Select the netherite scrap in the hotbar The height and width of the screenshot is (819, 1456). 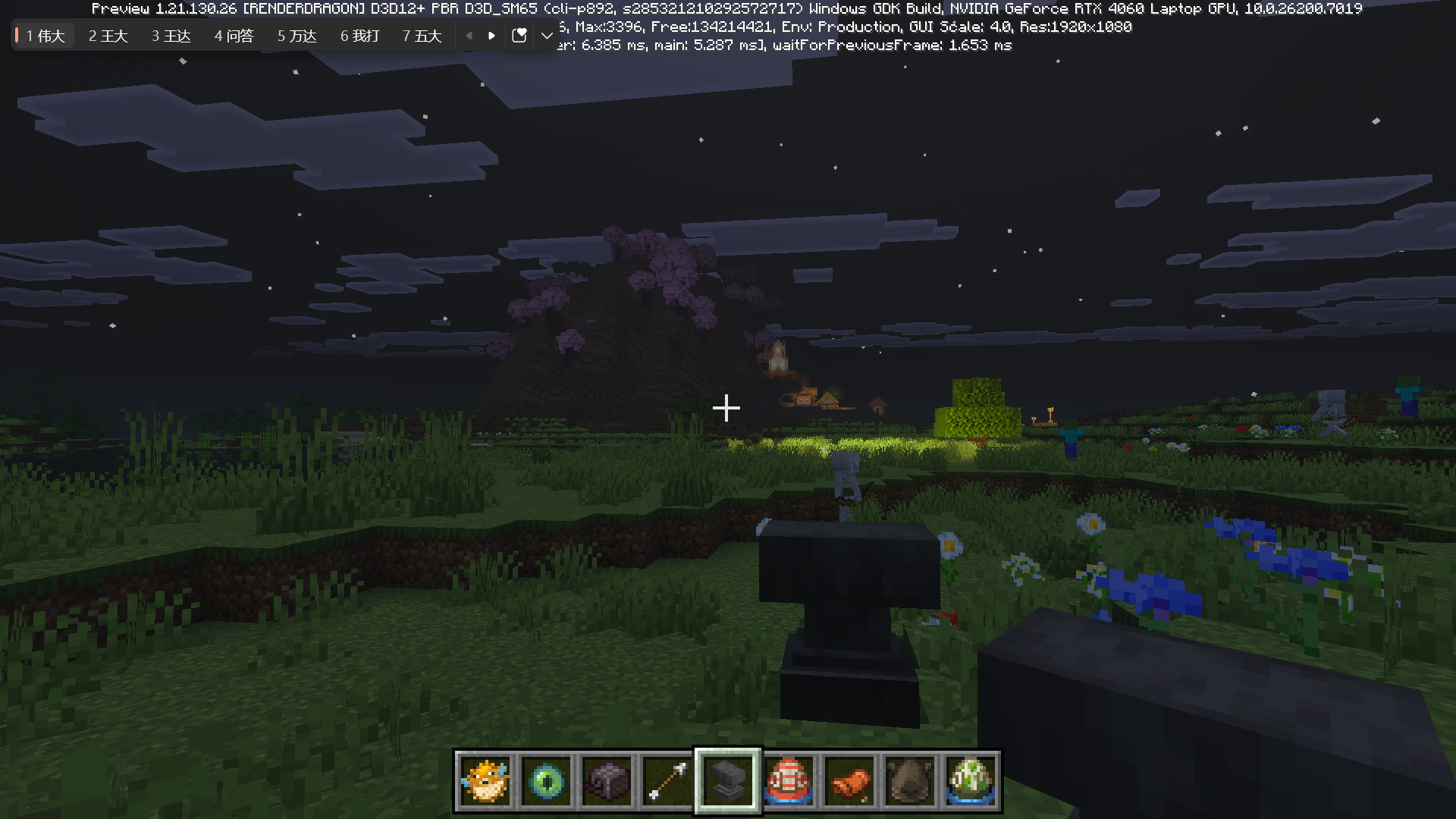click(607, 781)
